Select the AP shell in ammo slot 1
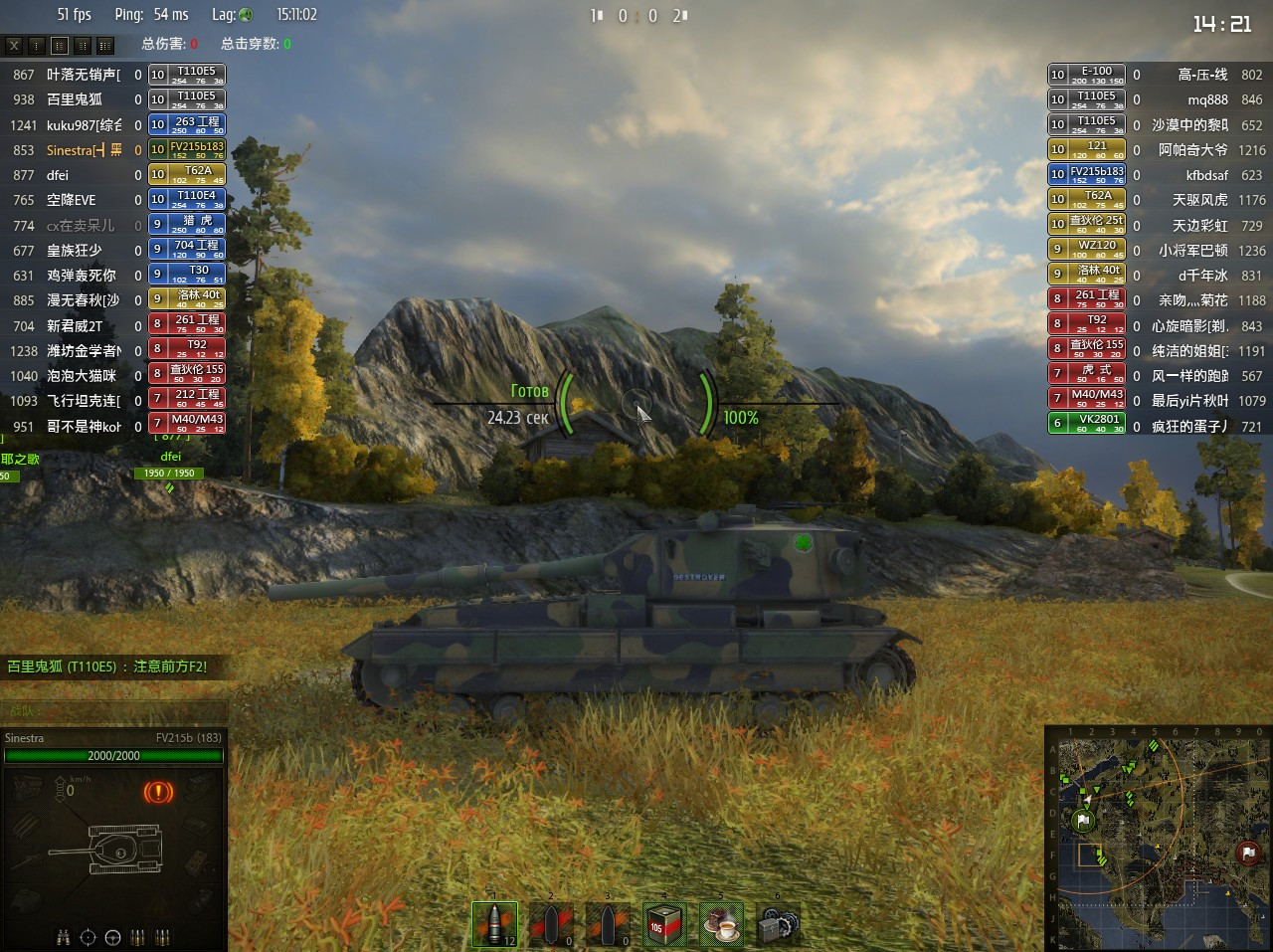This screenshot has width=1273, height=952. click(x=494, y=923)
